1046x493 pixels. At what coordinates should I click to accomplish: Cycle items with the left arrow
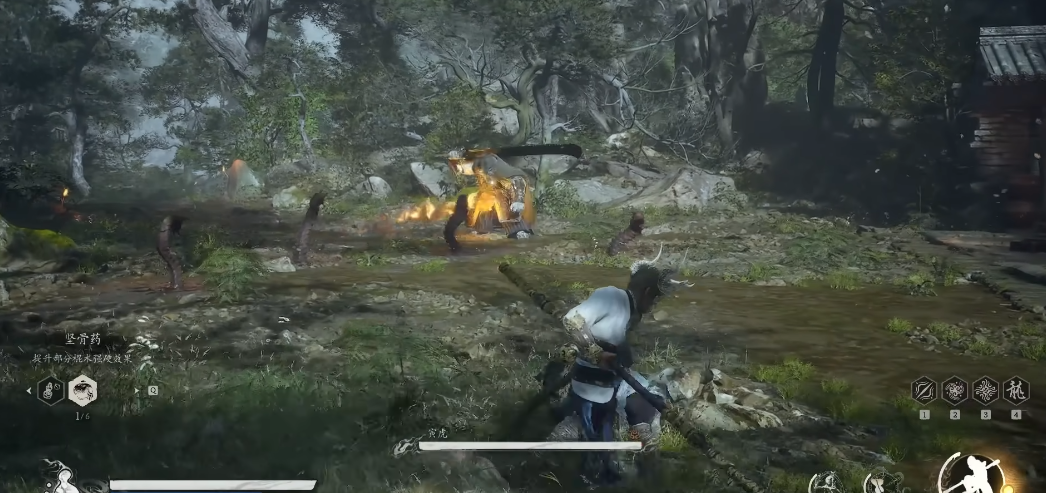(28, 390)
